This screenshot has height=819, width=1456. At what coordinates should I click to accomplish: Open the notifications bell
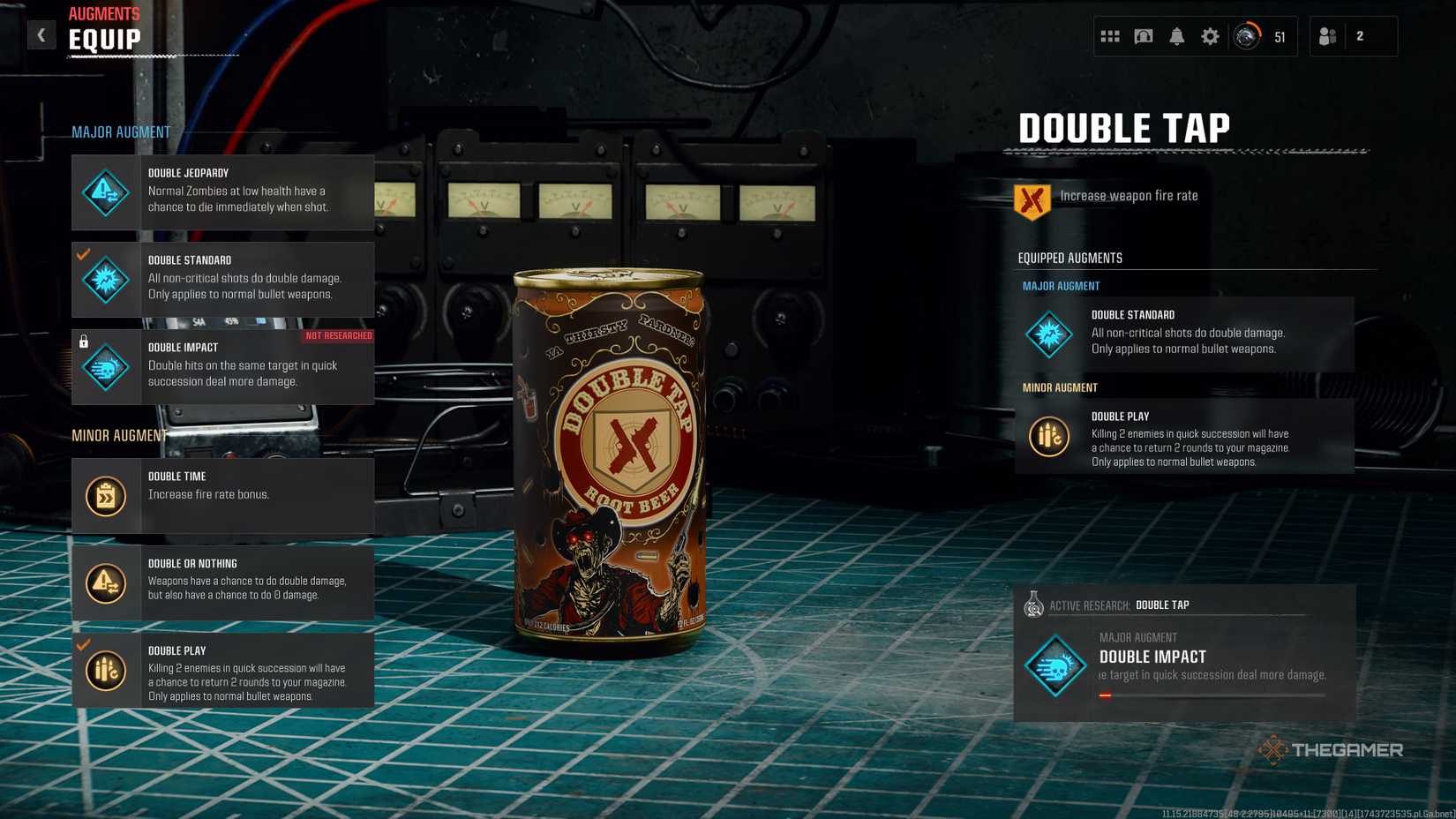[1176, 36]
